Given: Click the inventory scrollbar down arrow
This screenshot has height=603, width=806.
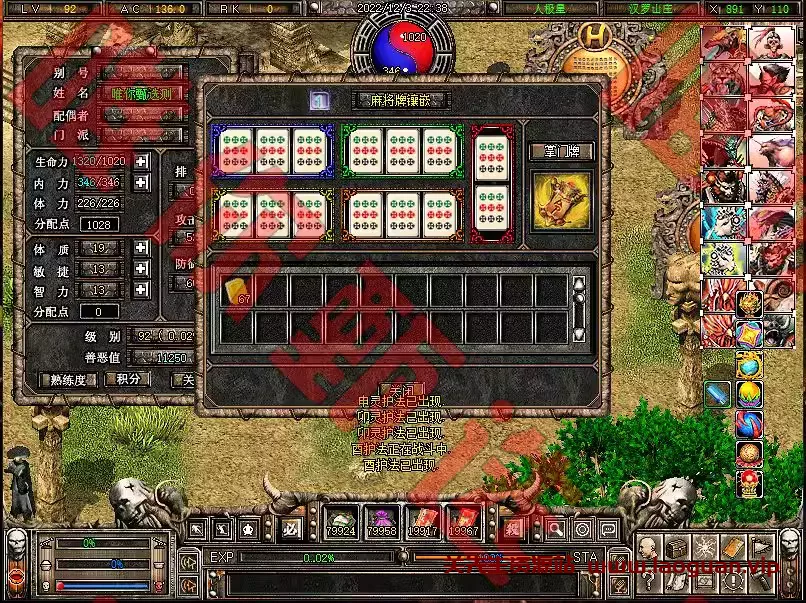Looking at the screenshot, I should tap(577, 333).
